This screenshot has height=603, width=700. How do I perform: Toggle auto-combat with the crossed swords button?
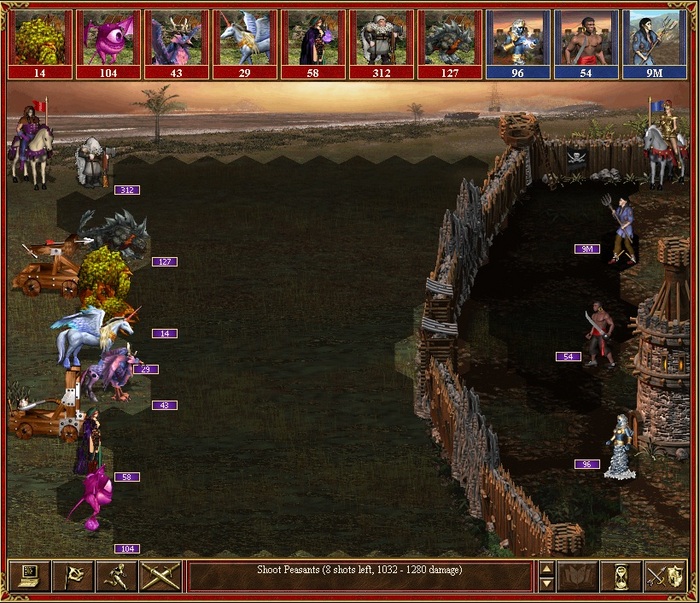(160, 575)
